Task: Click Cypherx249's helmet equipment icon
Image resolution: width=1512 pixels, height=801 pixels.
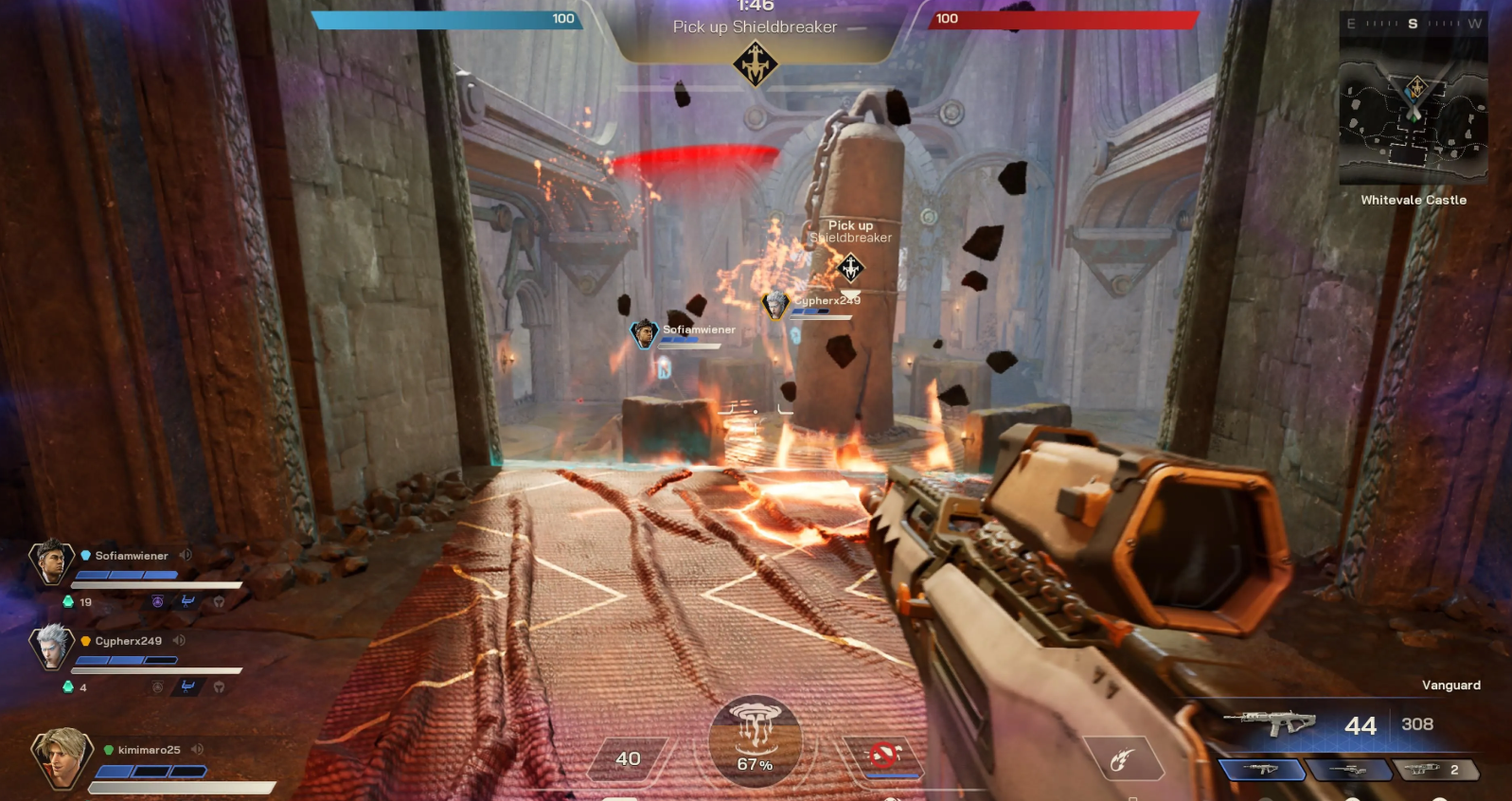Action: coord(219,686)
